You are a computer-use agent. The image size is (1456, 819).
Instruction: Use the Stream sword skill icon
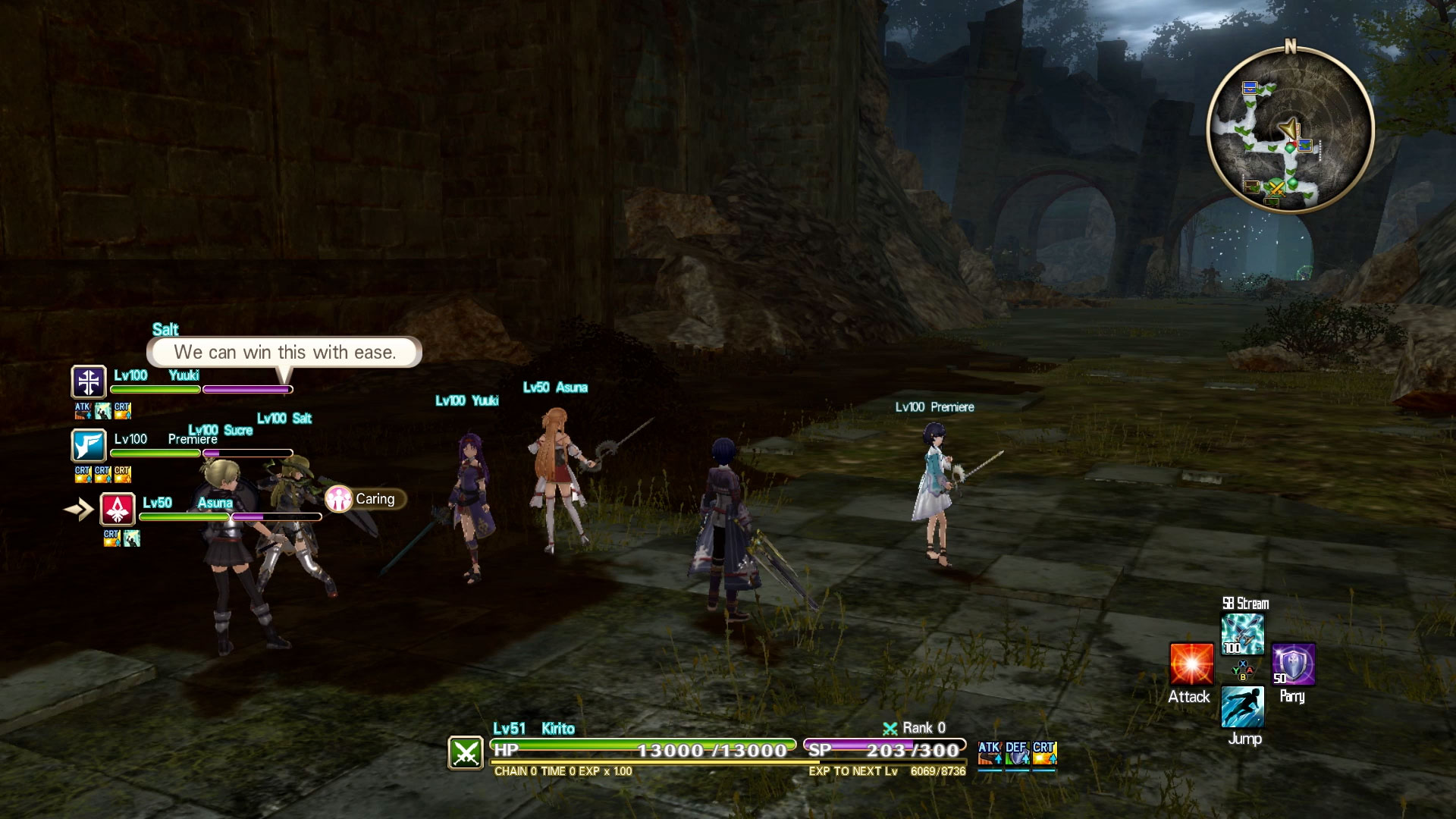[x=1242, y=634]
